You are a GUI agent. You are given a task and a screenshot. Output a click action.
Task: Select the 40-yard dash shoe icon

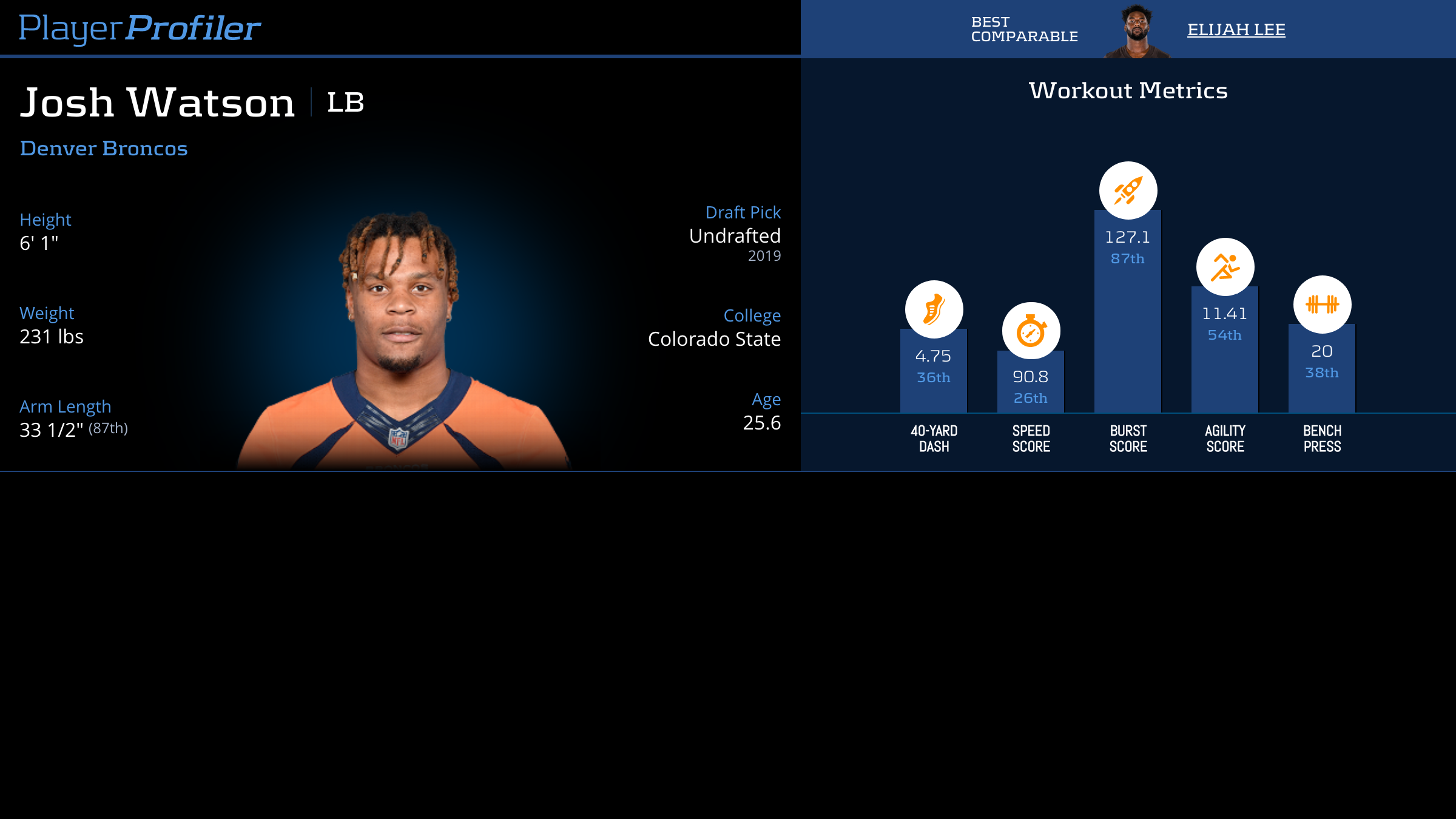coord(934,309)
